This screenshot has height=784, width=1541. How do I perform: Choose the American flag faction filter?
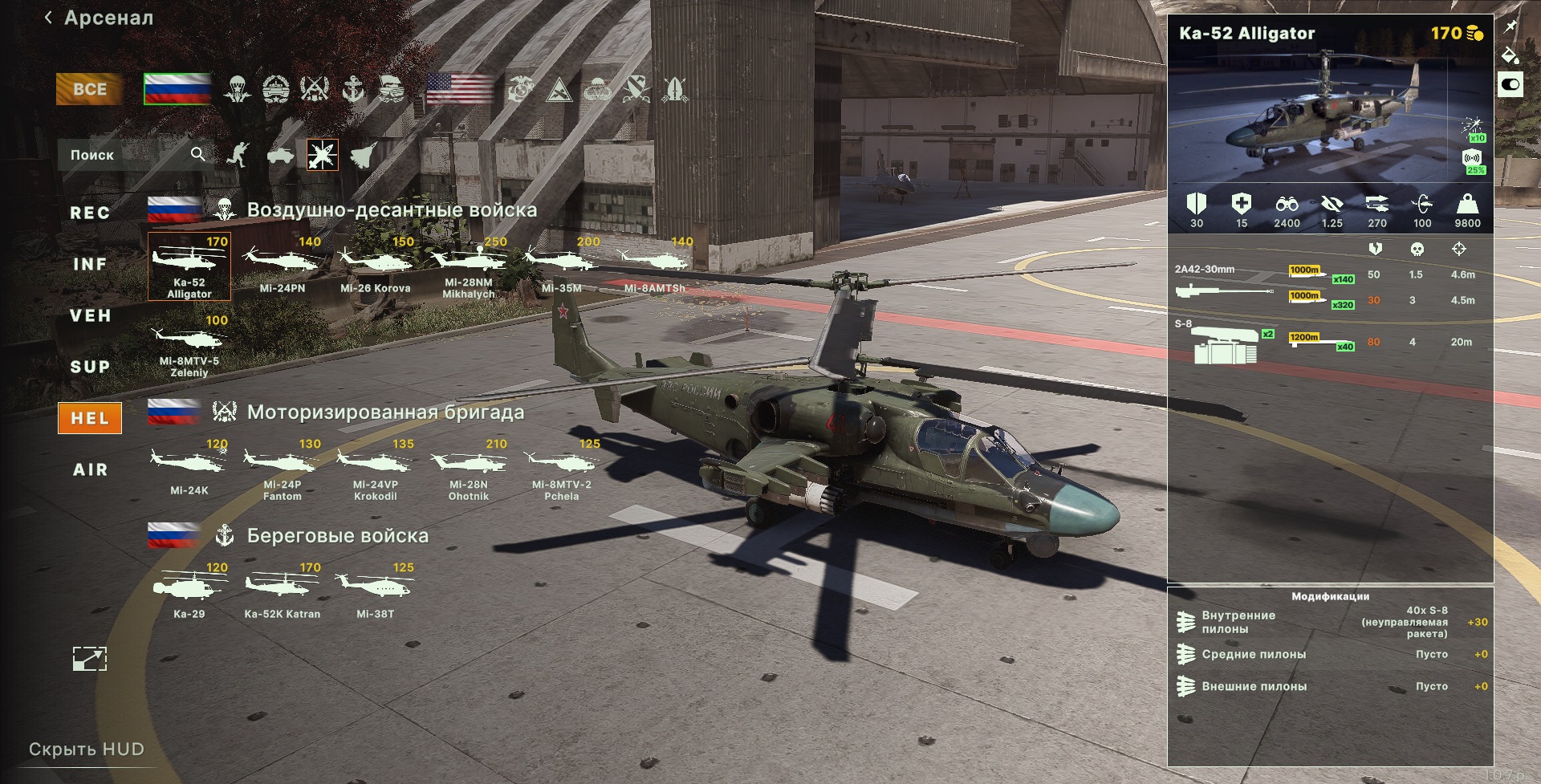pos(460,89)
